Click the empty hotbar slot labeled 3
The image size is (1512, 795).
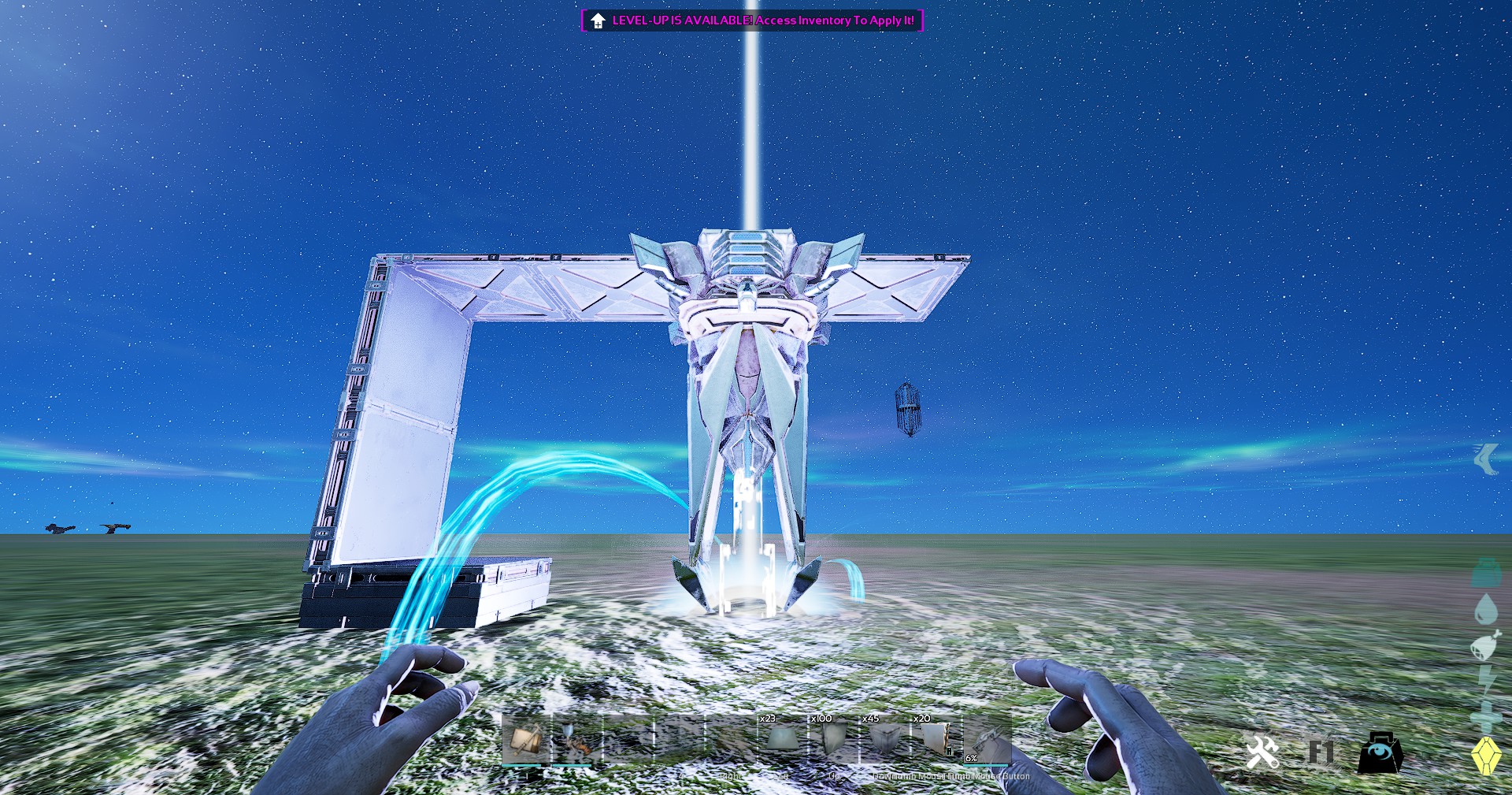coord(630,742)
